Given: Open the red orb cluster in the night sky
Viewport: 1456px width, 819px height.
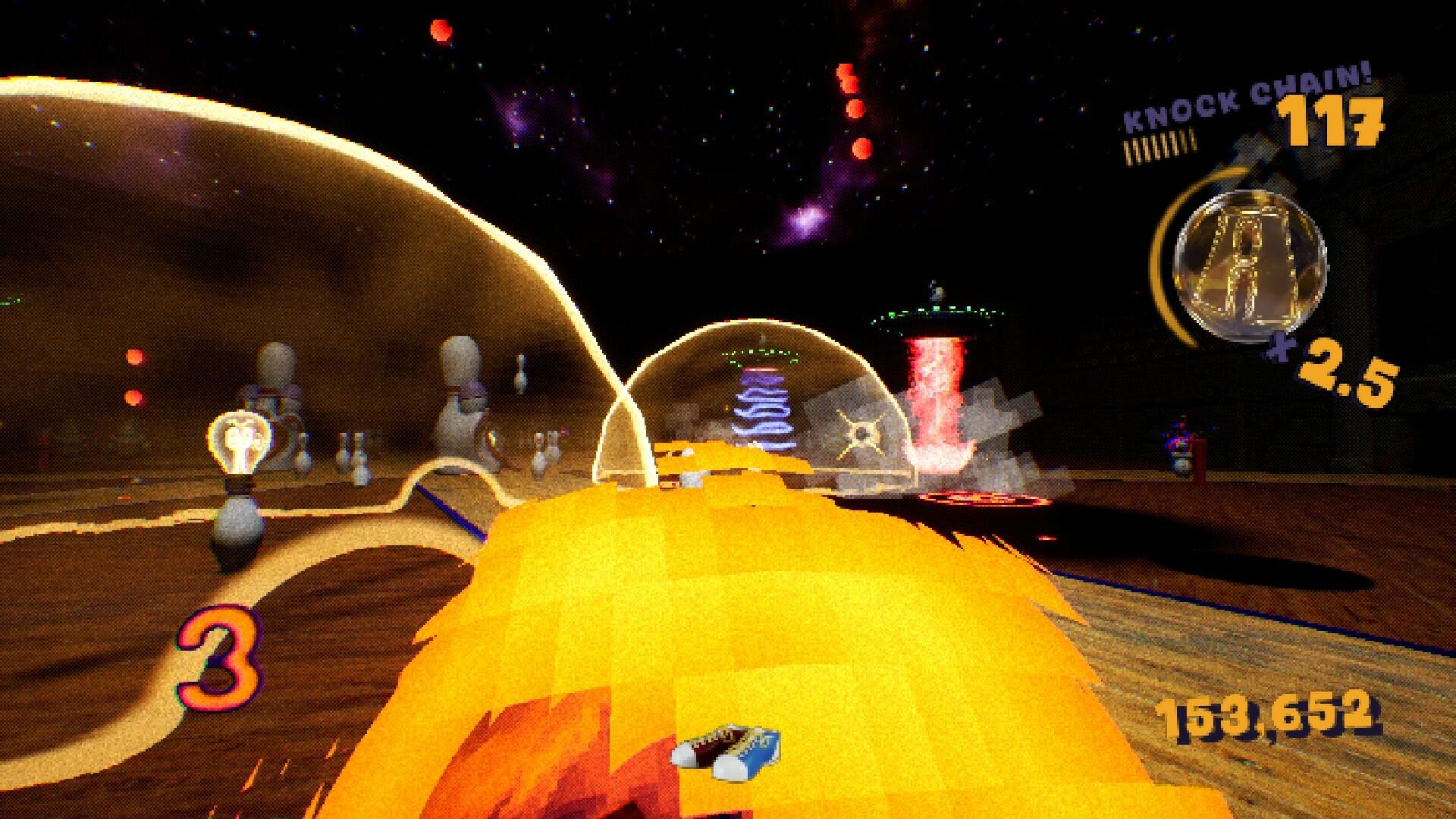Looking at the screenshot, I should click(x=851, y=102).
